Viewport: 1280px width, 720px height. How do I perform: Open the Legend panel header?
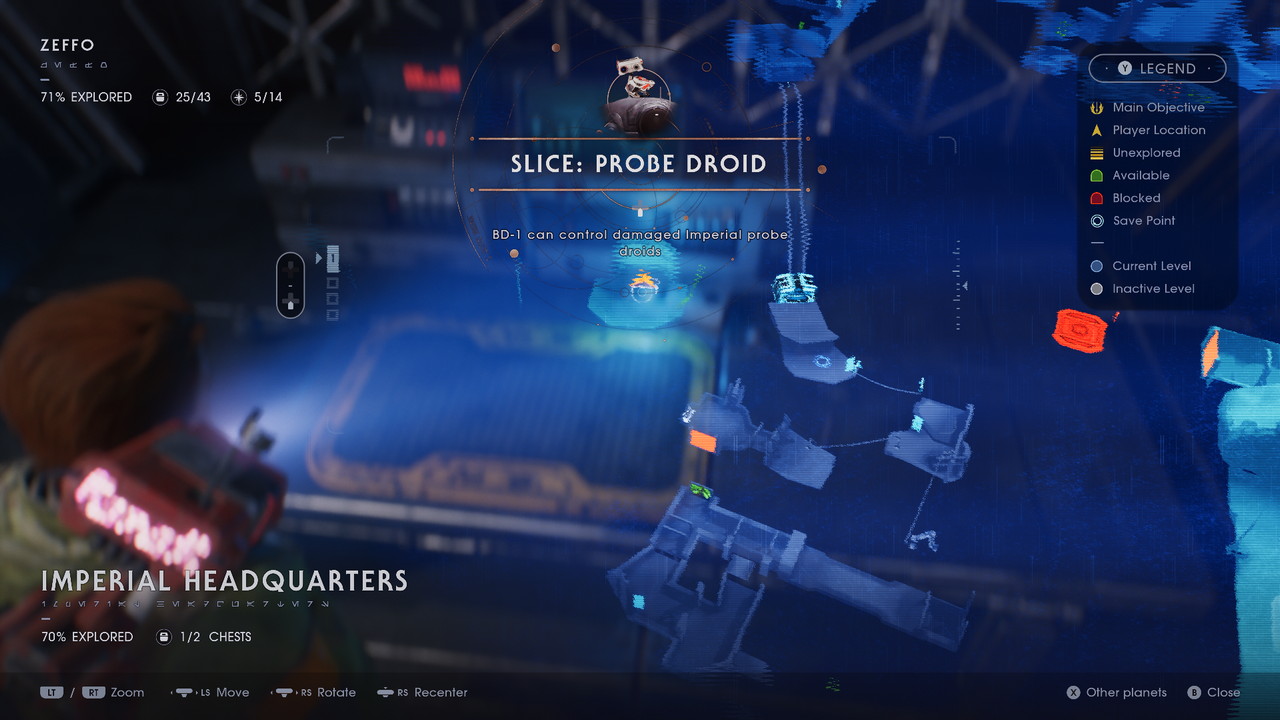(x=1157, y=68)
